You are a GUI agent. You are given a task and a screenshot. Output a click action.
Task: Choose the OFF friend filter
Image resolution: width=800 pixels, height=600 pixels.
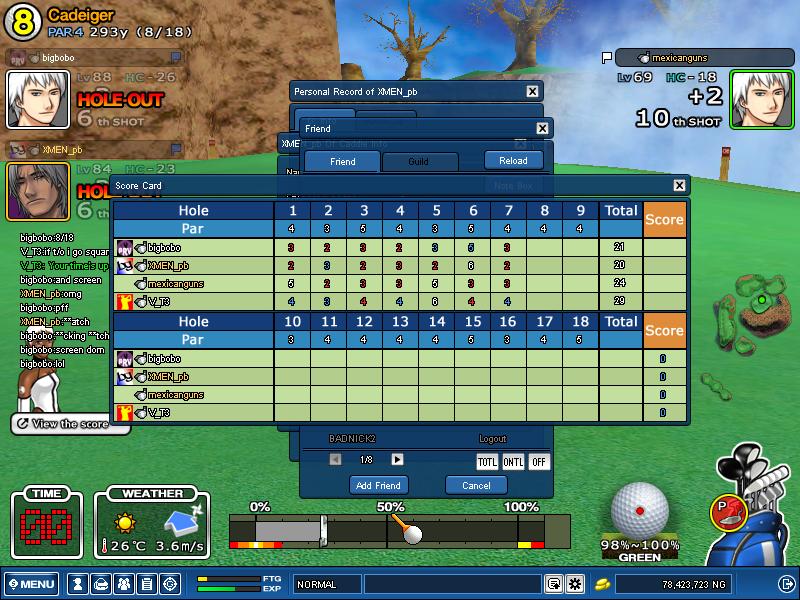point(539,461)
